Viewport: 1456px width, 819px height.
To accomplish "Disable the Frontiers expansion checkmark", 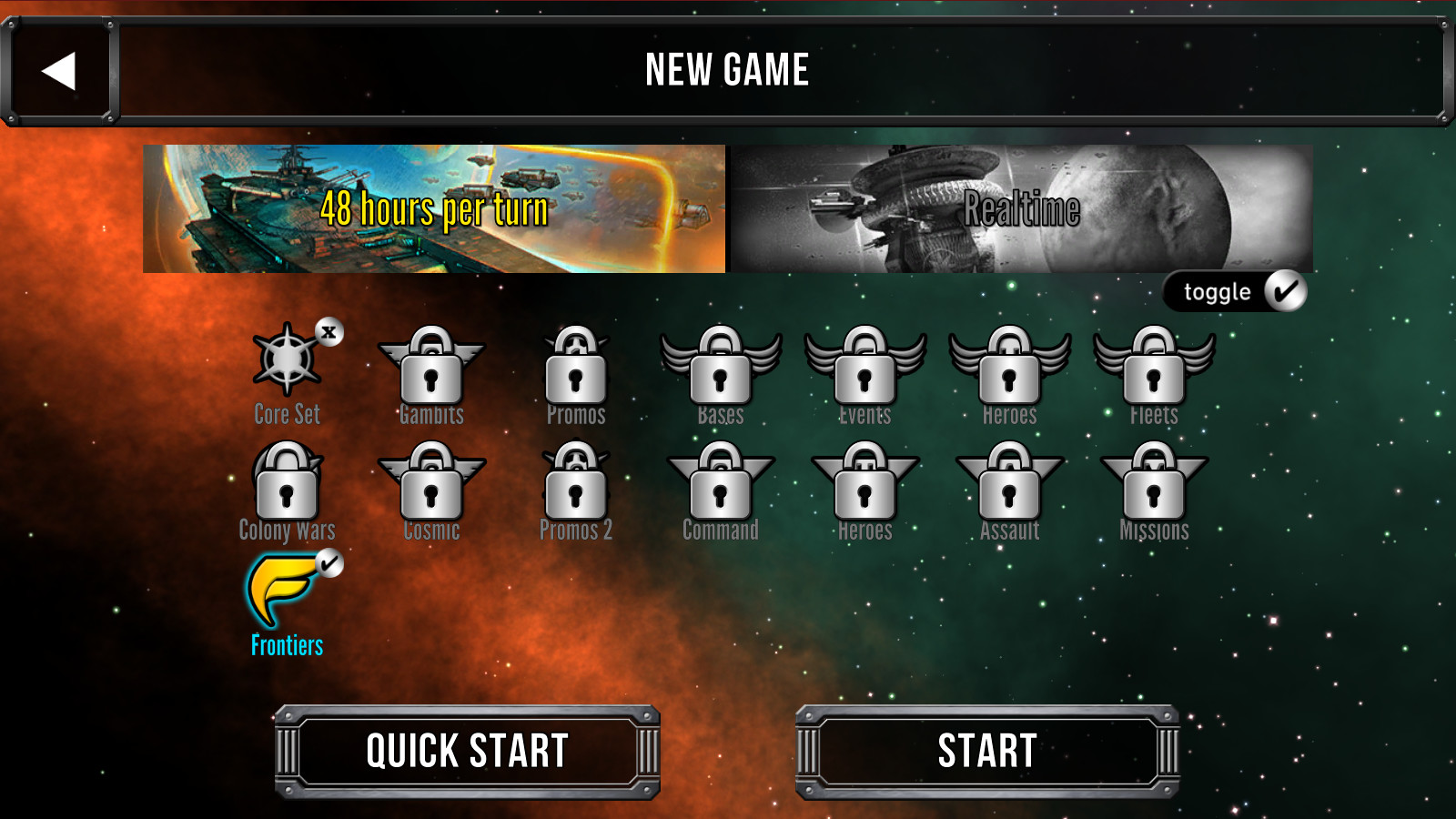I will click(329, 562).
